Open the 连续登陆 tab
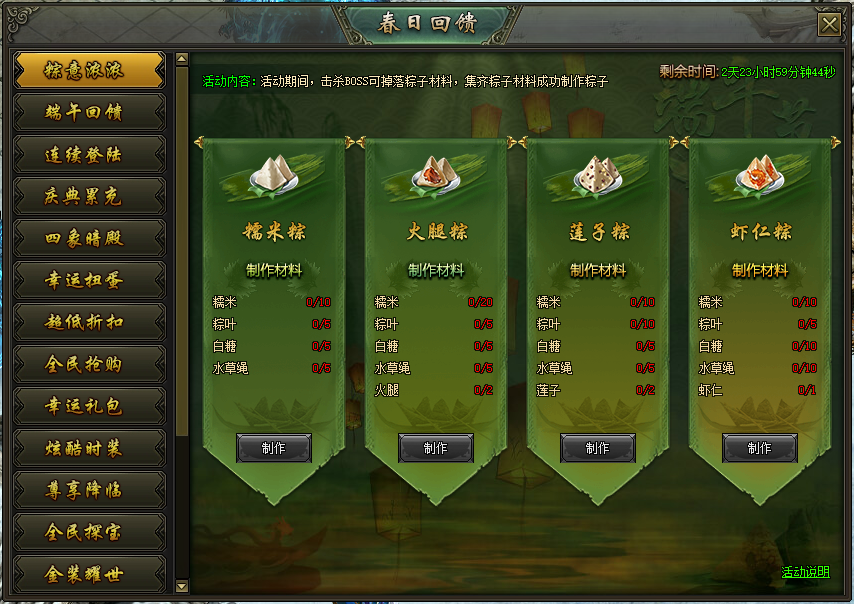Screen dimensions: 854x604 89,154
